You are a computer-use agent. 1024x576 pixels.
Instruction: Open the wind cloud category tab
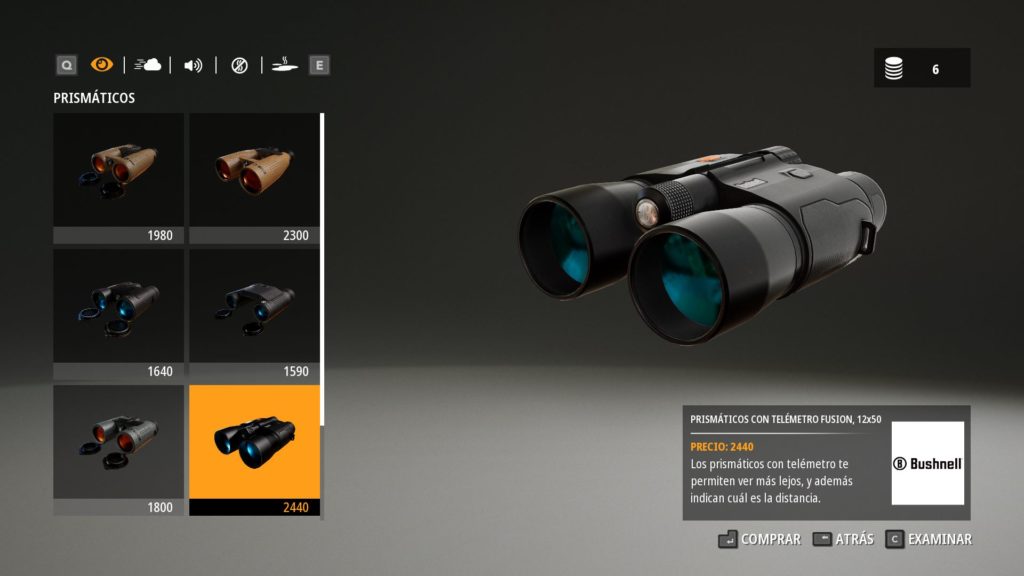pyautogui.click(x=147, y=65)
